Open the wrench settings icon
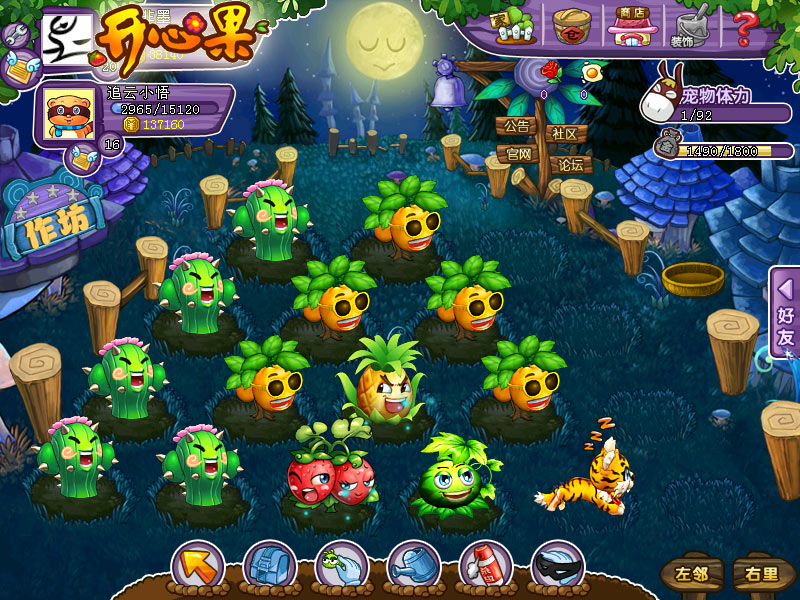The height and width of the screenshot is (600, 800). click(16, 36)
